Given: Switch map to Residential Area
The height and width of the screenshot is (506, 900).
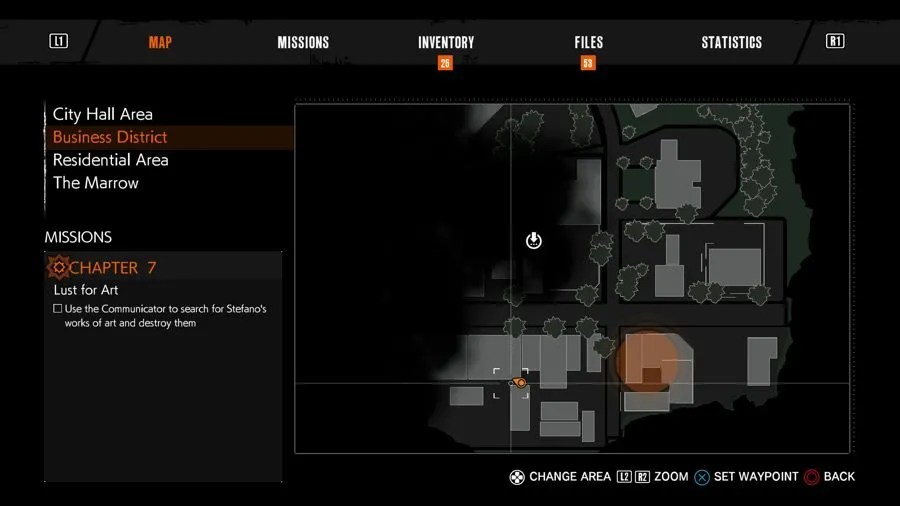Looking at the screenshot, I should (x=110, y=160).
